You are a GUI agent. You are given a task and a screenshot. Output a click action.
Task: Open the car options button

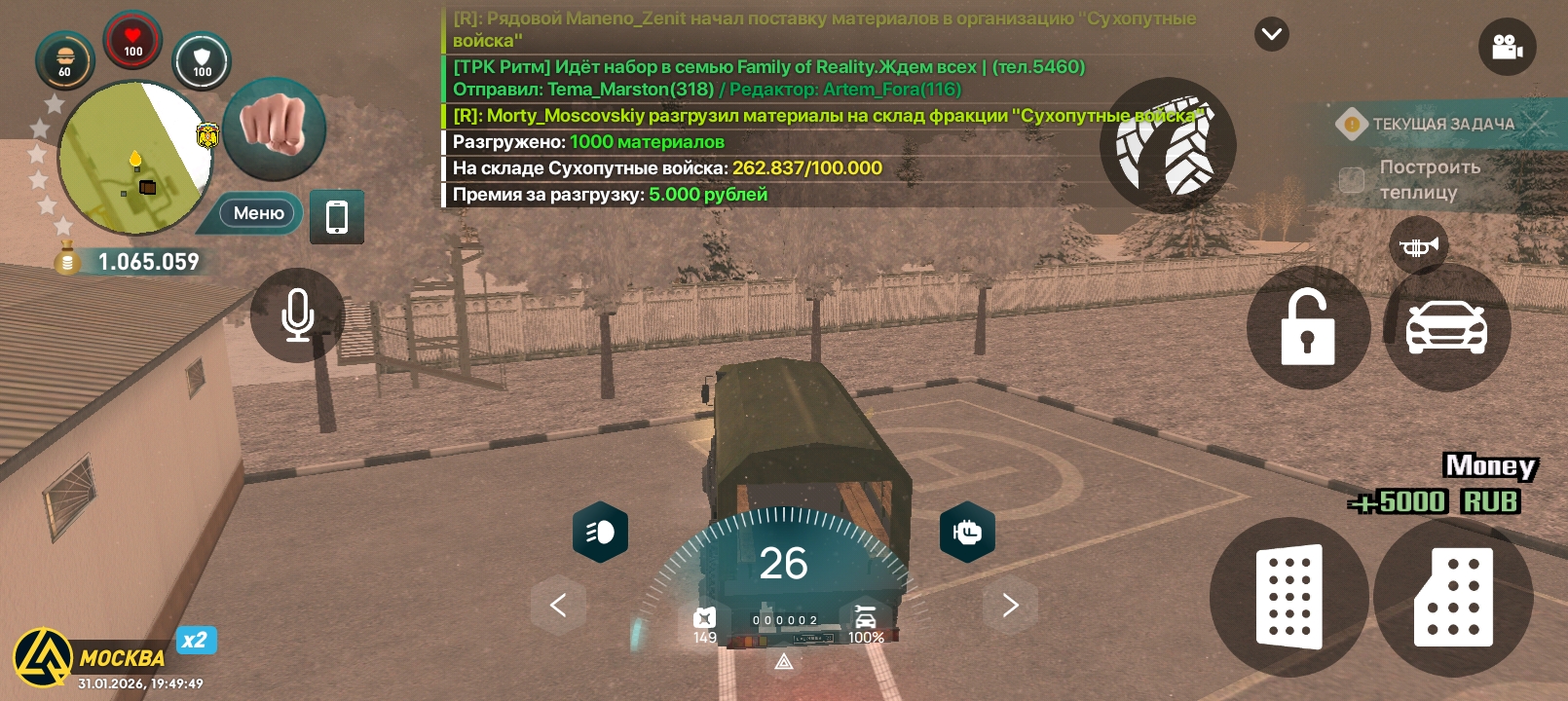(1446, 328)
